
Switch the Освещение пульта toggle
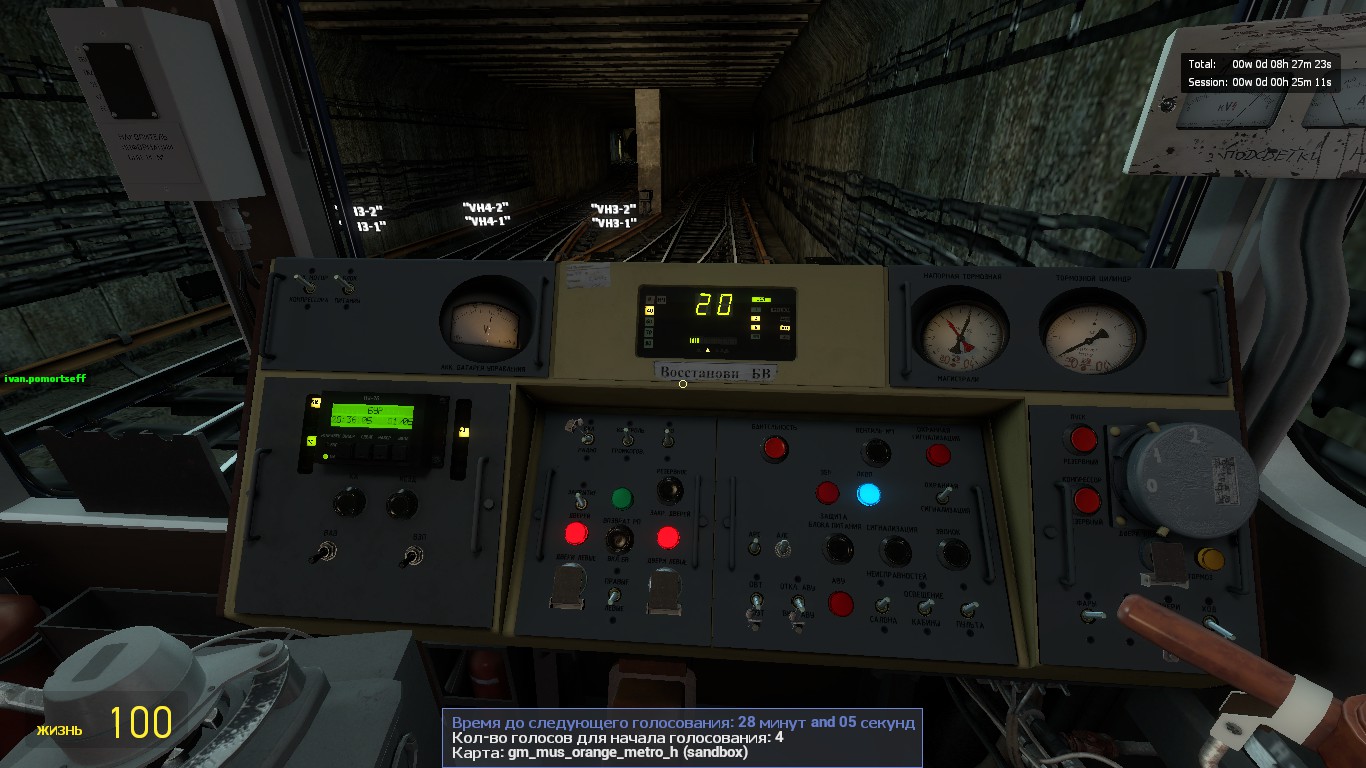[x=968, y=608]
